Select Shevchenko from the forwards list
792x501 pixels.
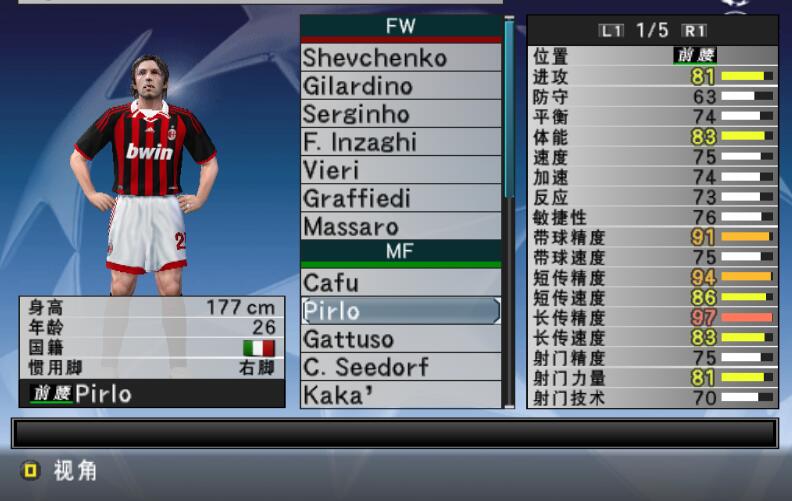coord(400,58)
